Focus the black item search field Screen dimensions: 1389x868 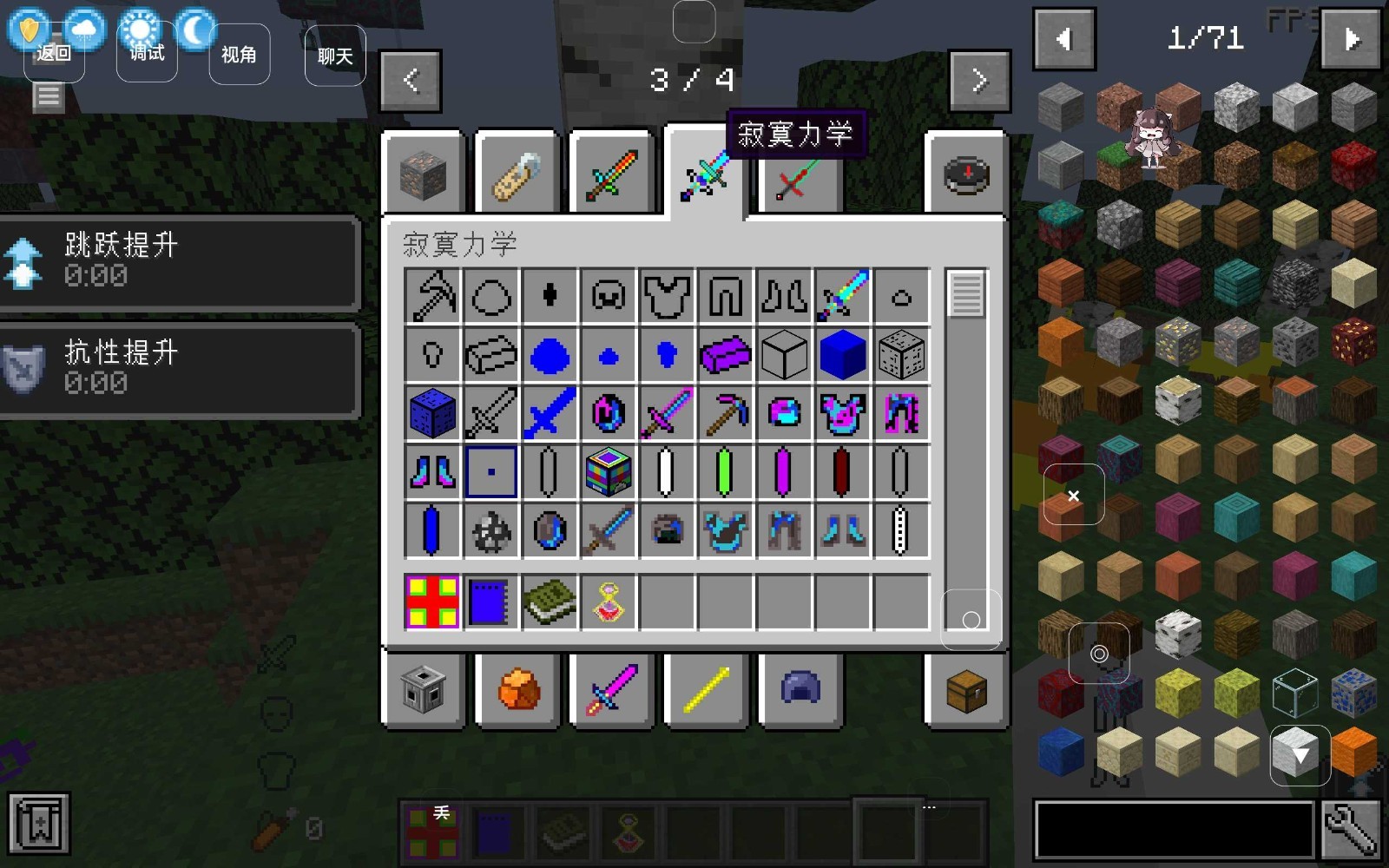(x=1174, y=830)
